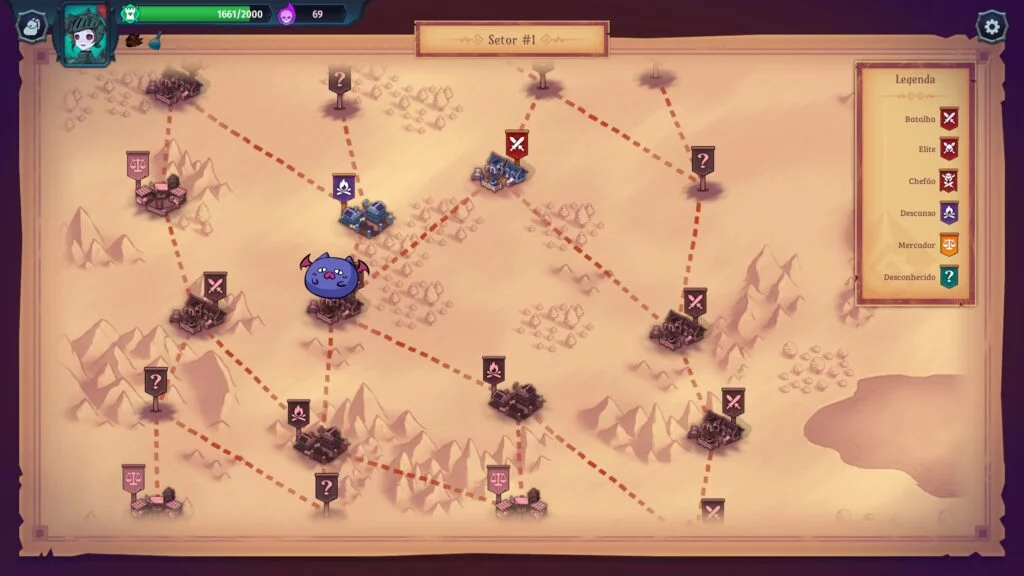Select the Desconhecido legend entry
This screenshot has height=576, width=1024.
click(x=949, y=277)
